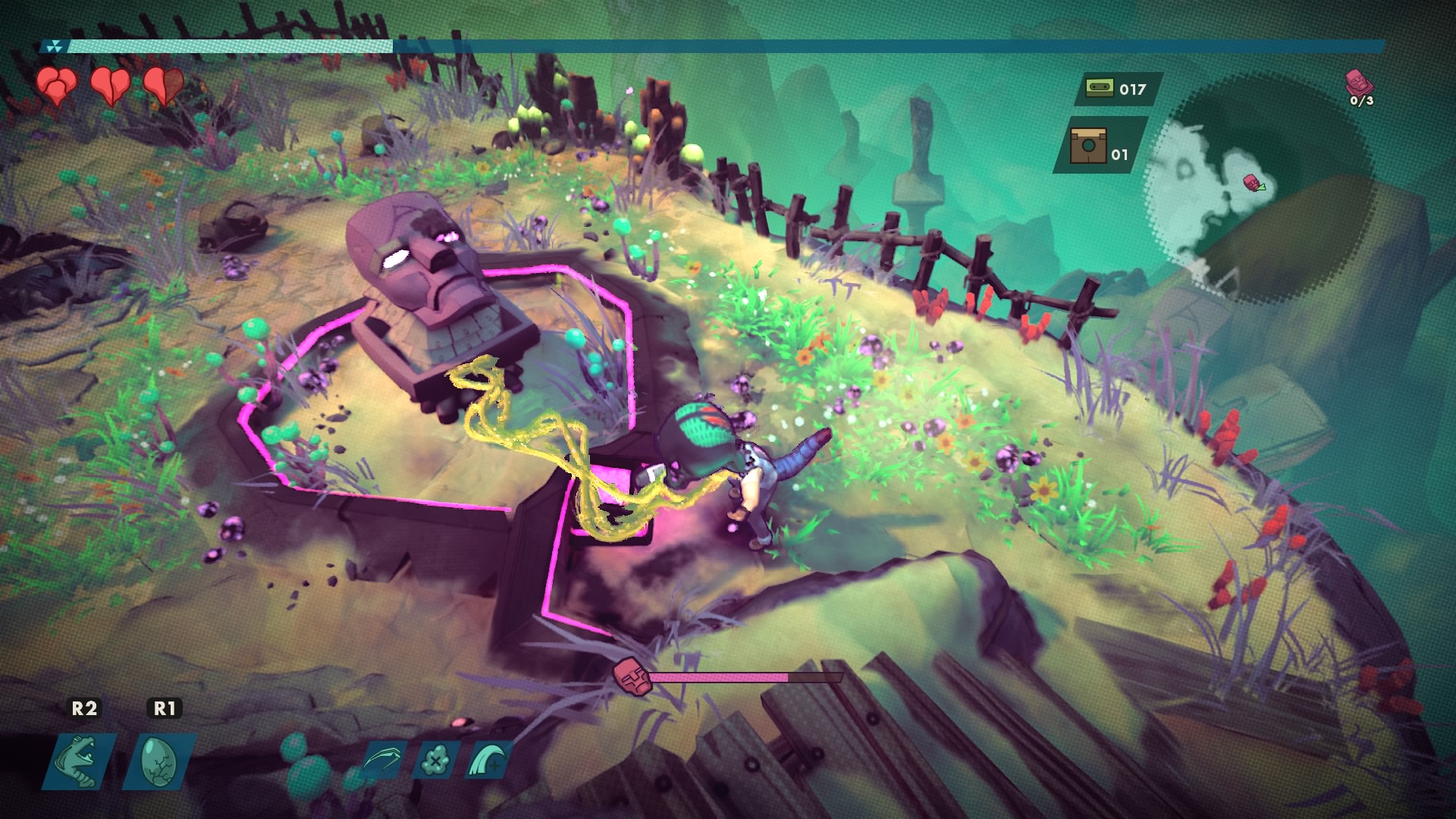This screenshot has height=819, width=1456.
Task: Click the crossed-out bush skill icon
Action: tap(435, 759)
